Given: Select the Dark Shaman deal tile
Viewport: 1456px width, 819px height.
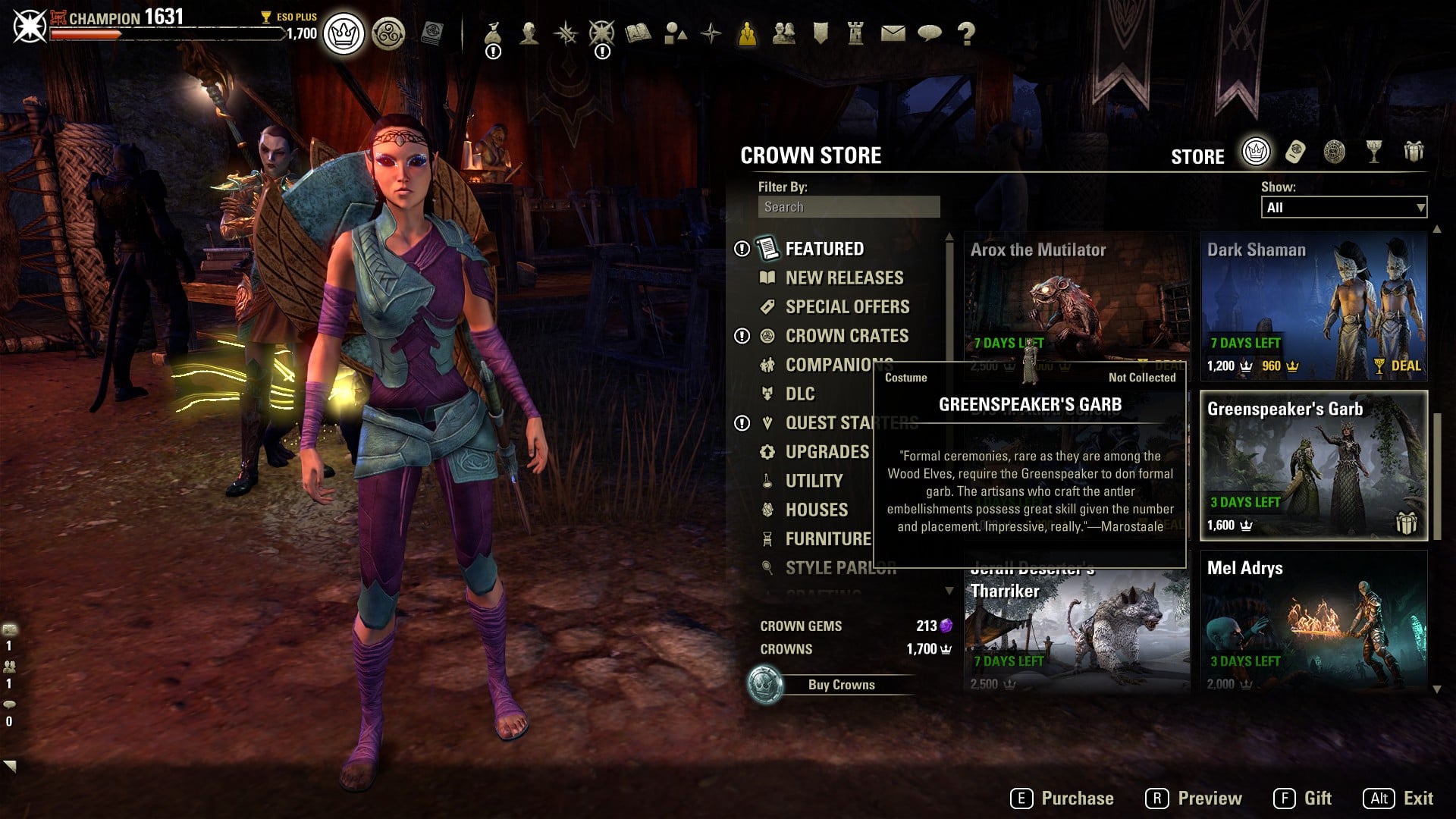Looking at the screenshot, I should point(1313,307).
